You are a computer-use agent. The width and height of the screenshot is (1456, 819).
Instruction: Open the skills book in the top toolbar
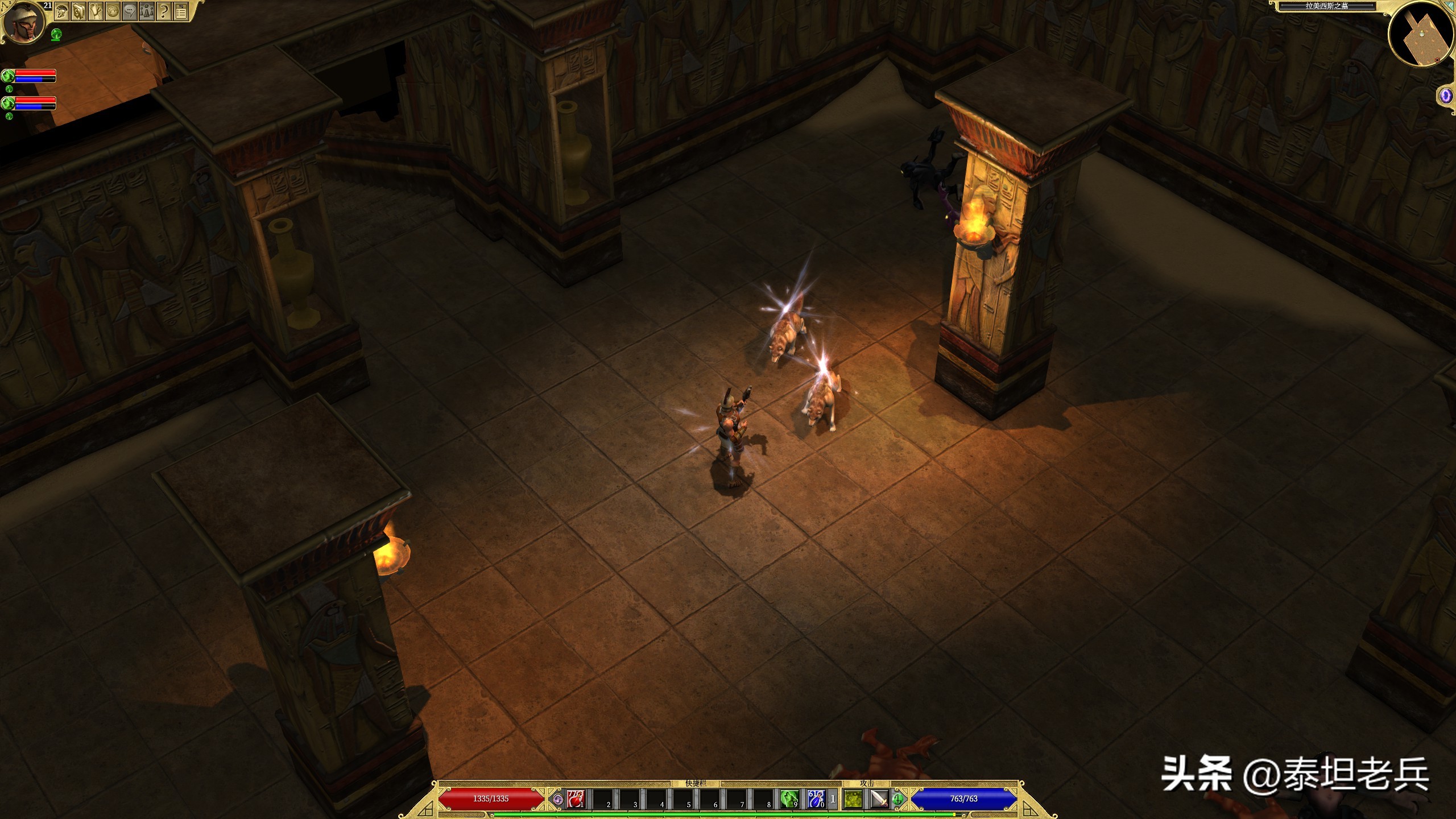point(78,11)
